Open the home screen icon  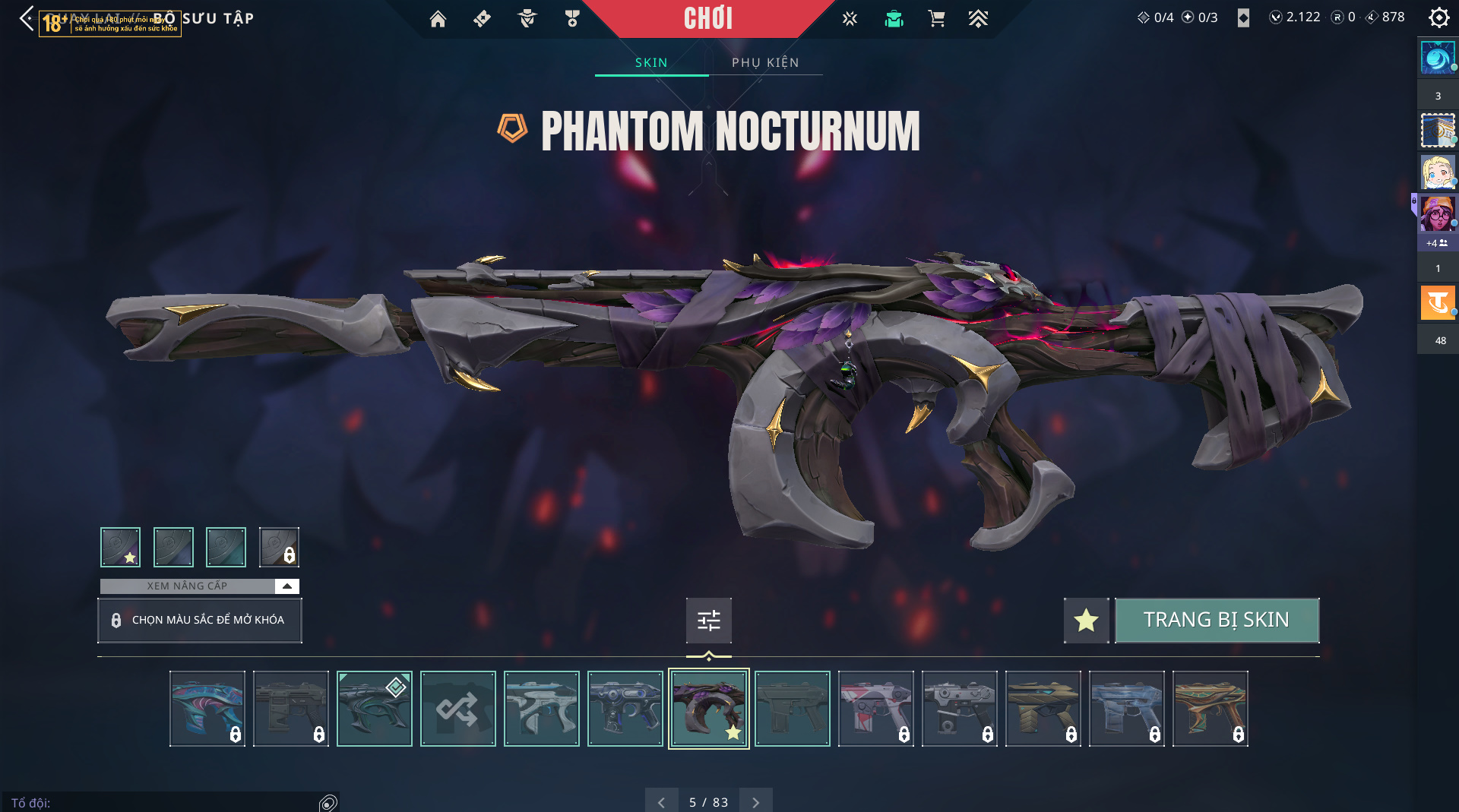[x=438, y=18]
